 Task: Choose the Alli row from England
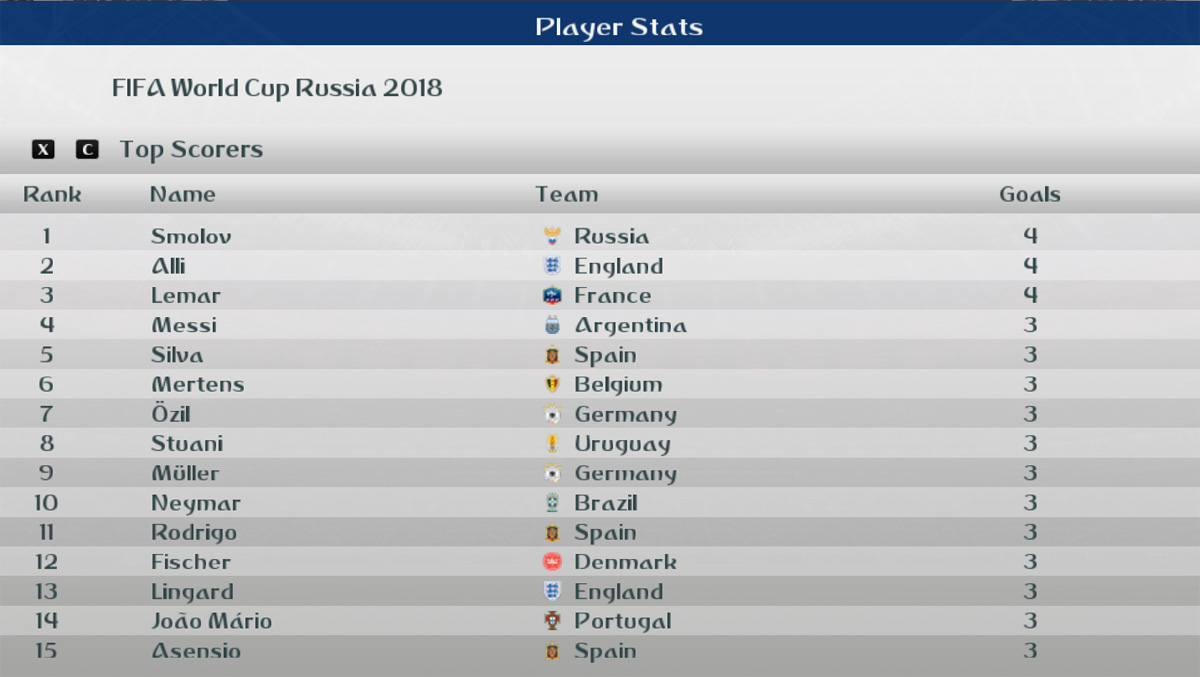click(169, 266)
